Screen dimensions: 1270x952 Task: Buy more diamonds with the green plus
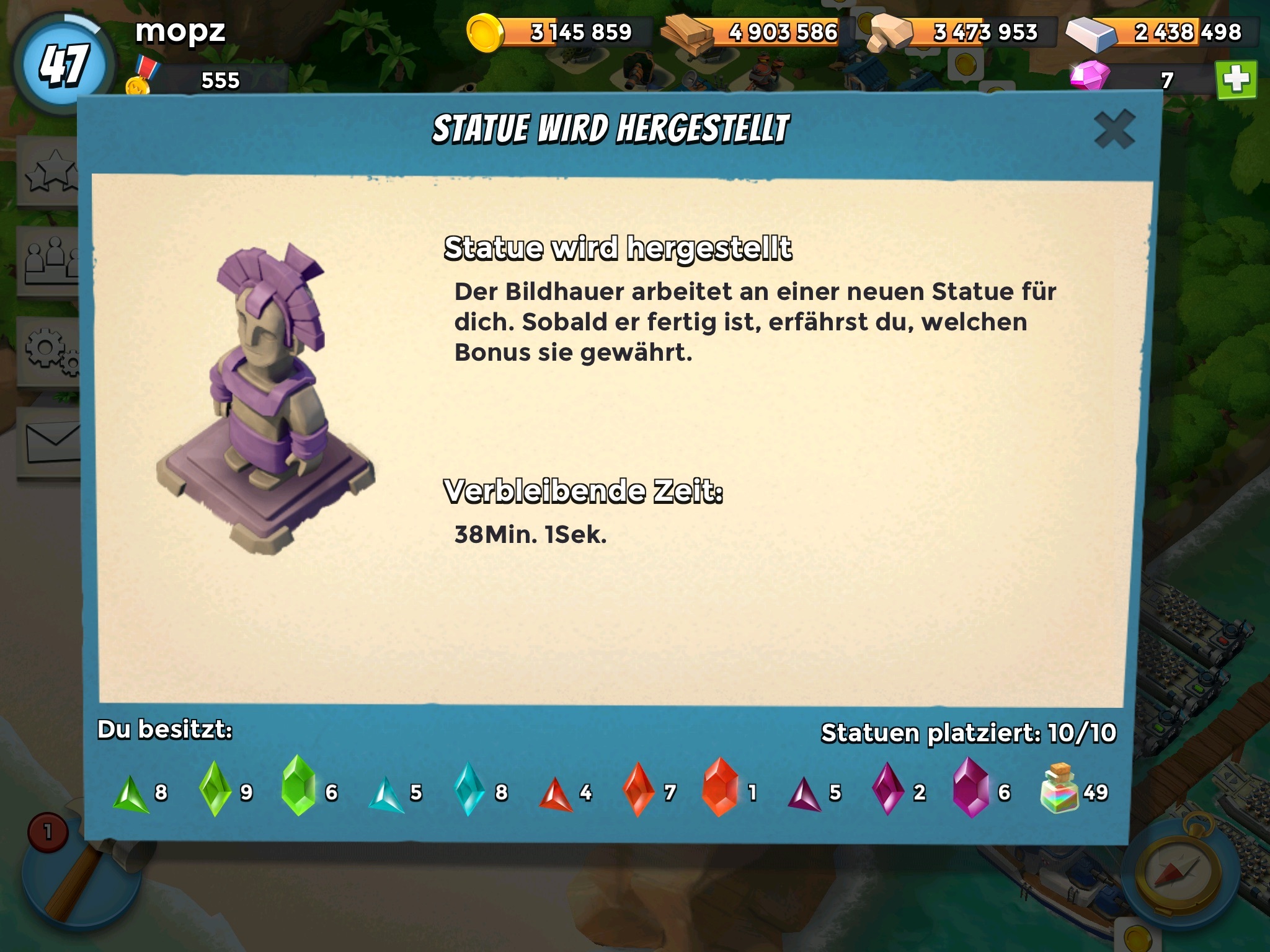(1236, 80)
